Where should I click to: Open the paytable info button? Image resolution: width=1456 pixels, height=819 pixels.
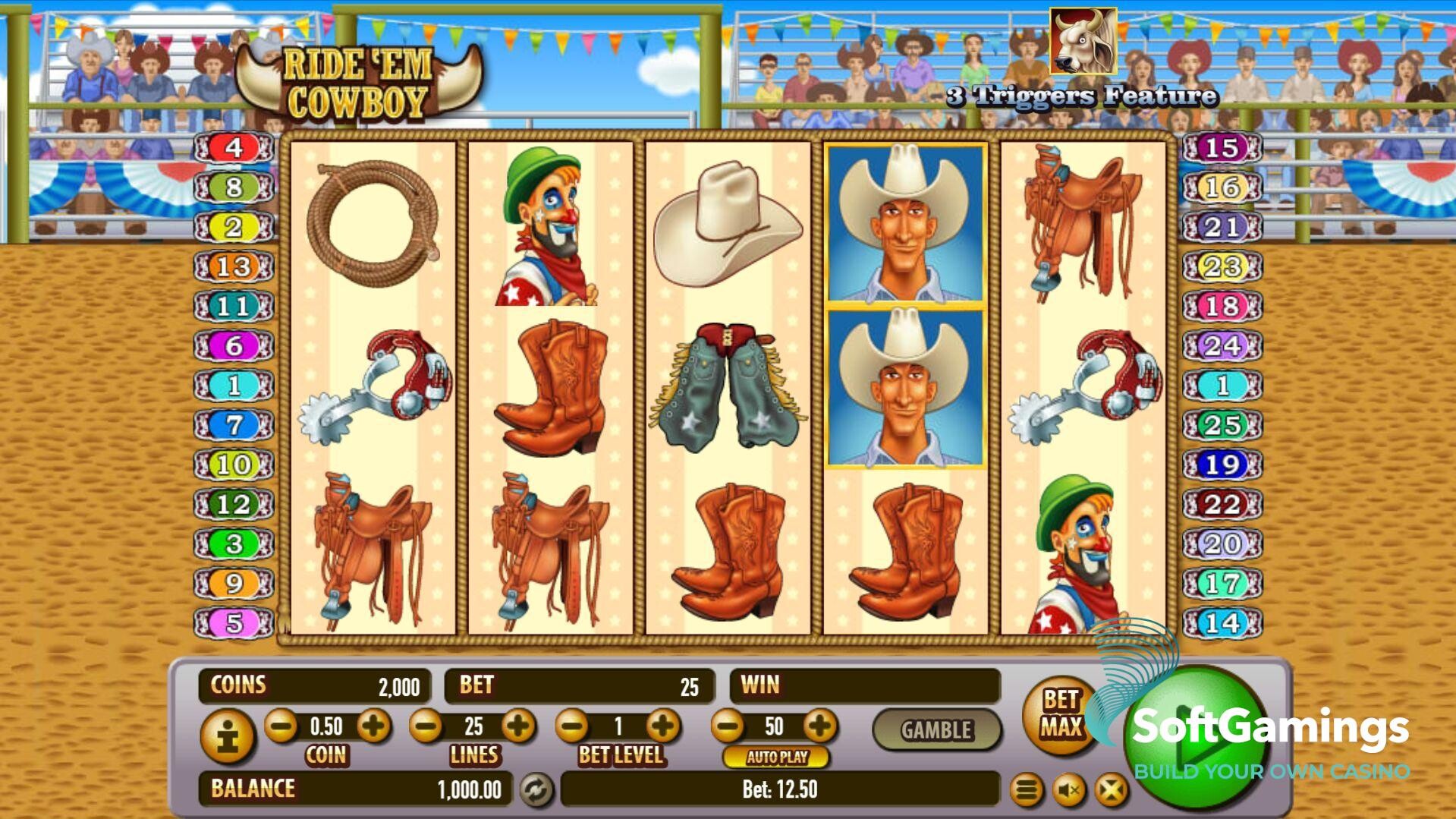[228, 736]
